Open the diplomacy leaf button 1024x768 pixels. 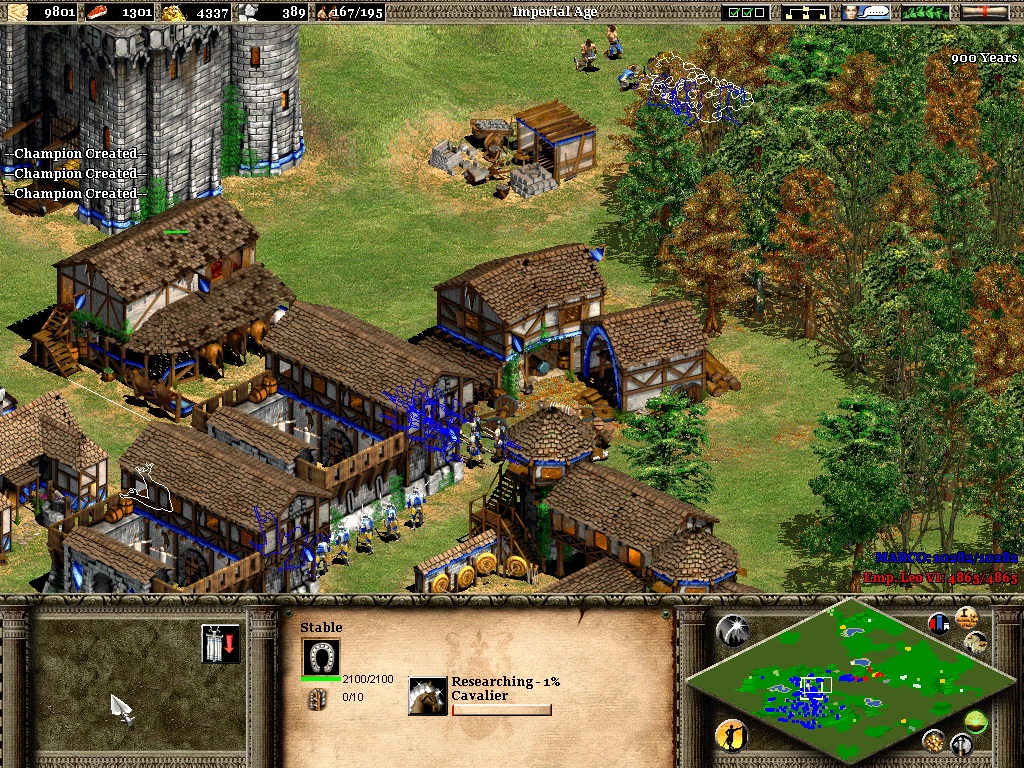coord(925,12)
